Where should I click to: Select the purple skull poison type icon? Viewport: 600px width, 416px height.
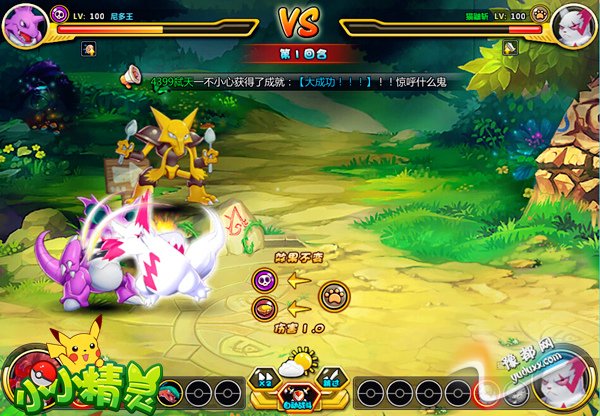click(x=264, y=281)
